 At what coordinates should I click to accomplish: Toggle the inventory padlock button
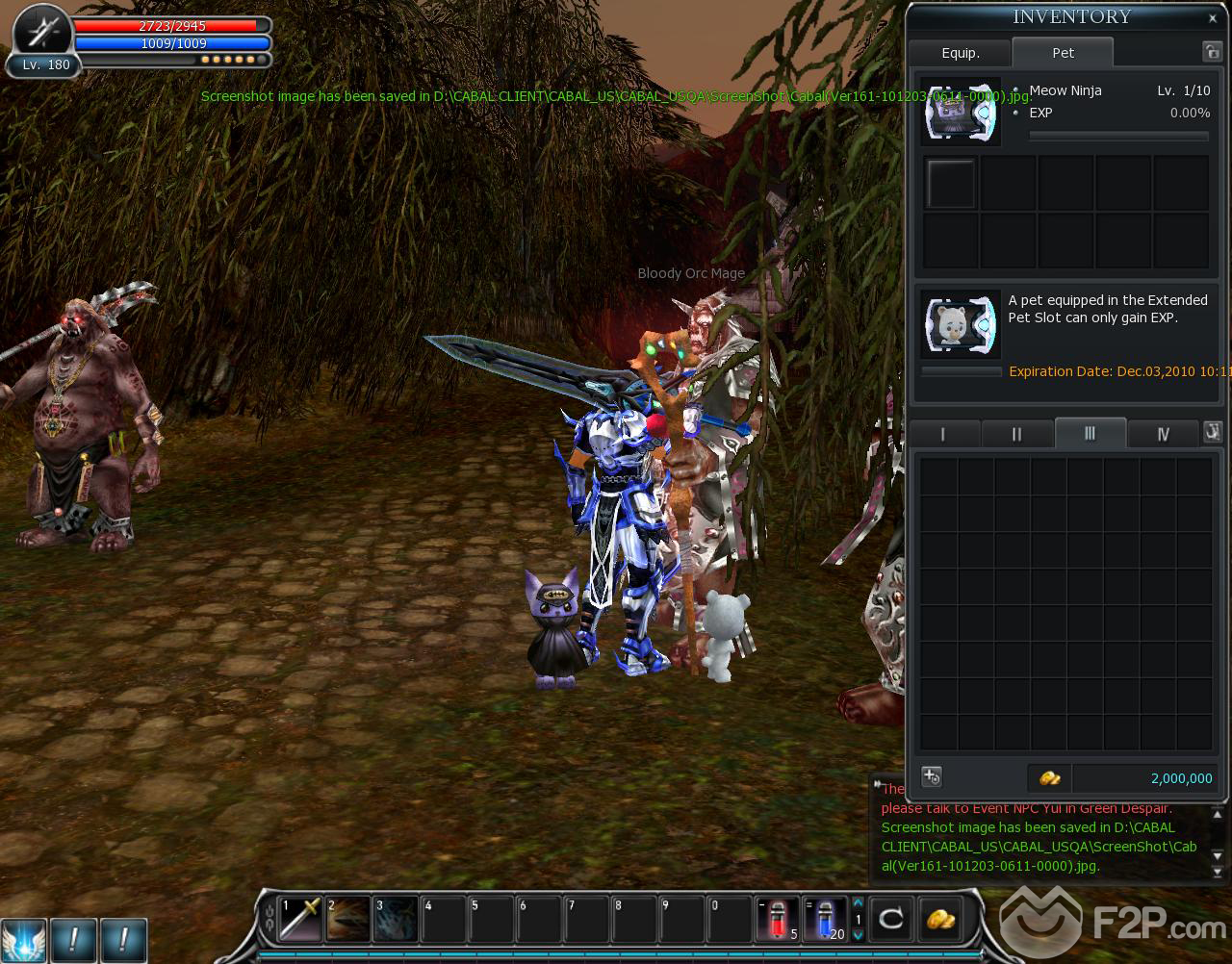(1211, 52)
